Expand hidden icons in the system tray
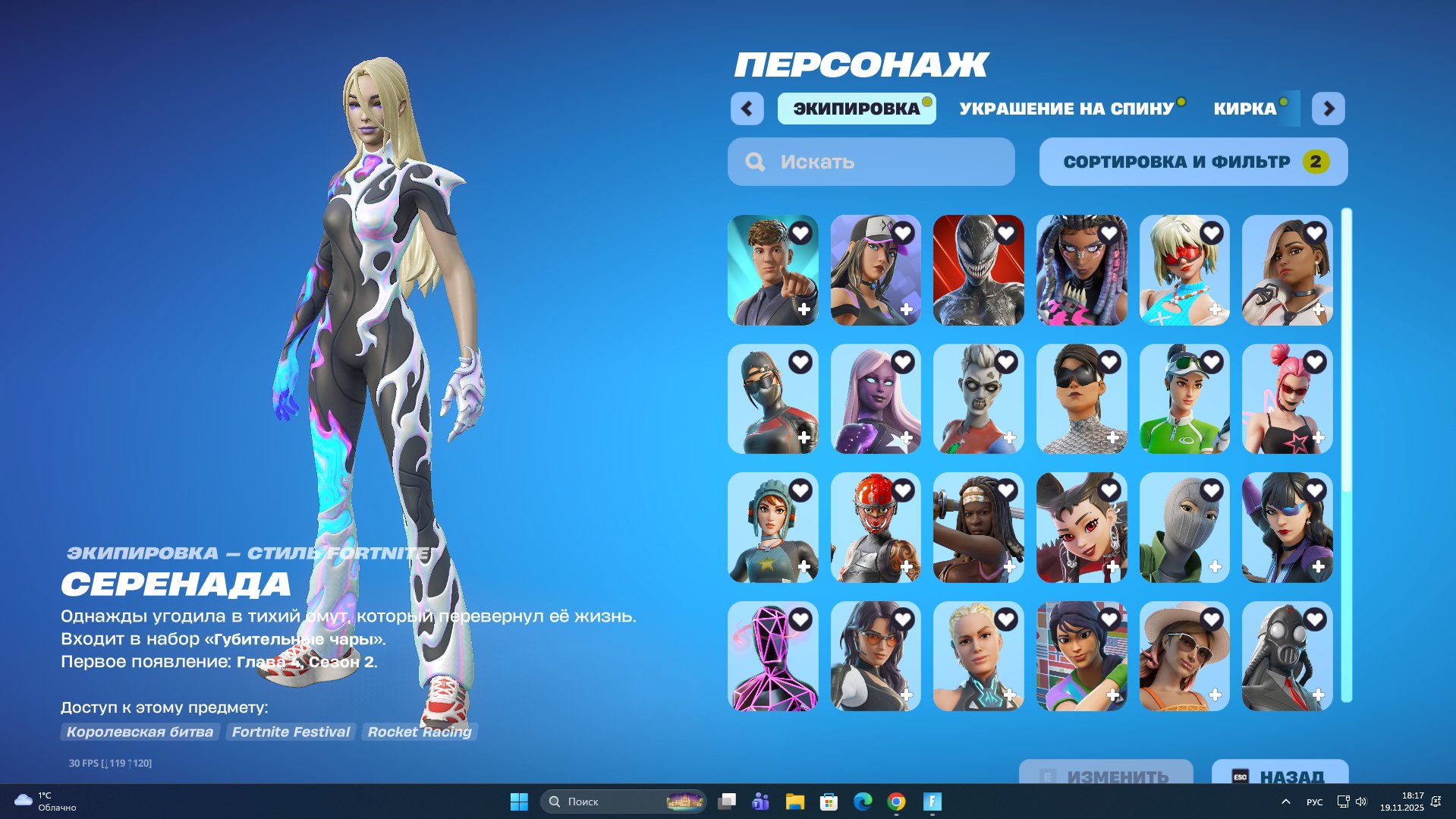The height and width of the screenshot is (819, 1456). pos(1286,802)
